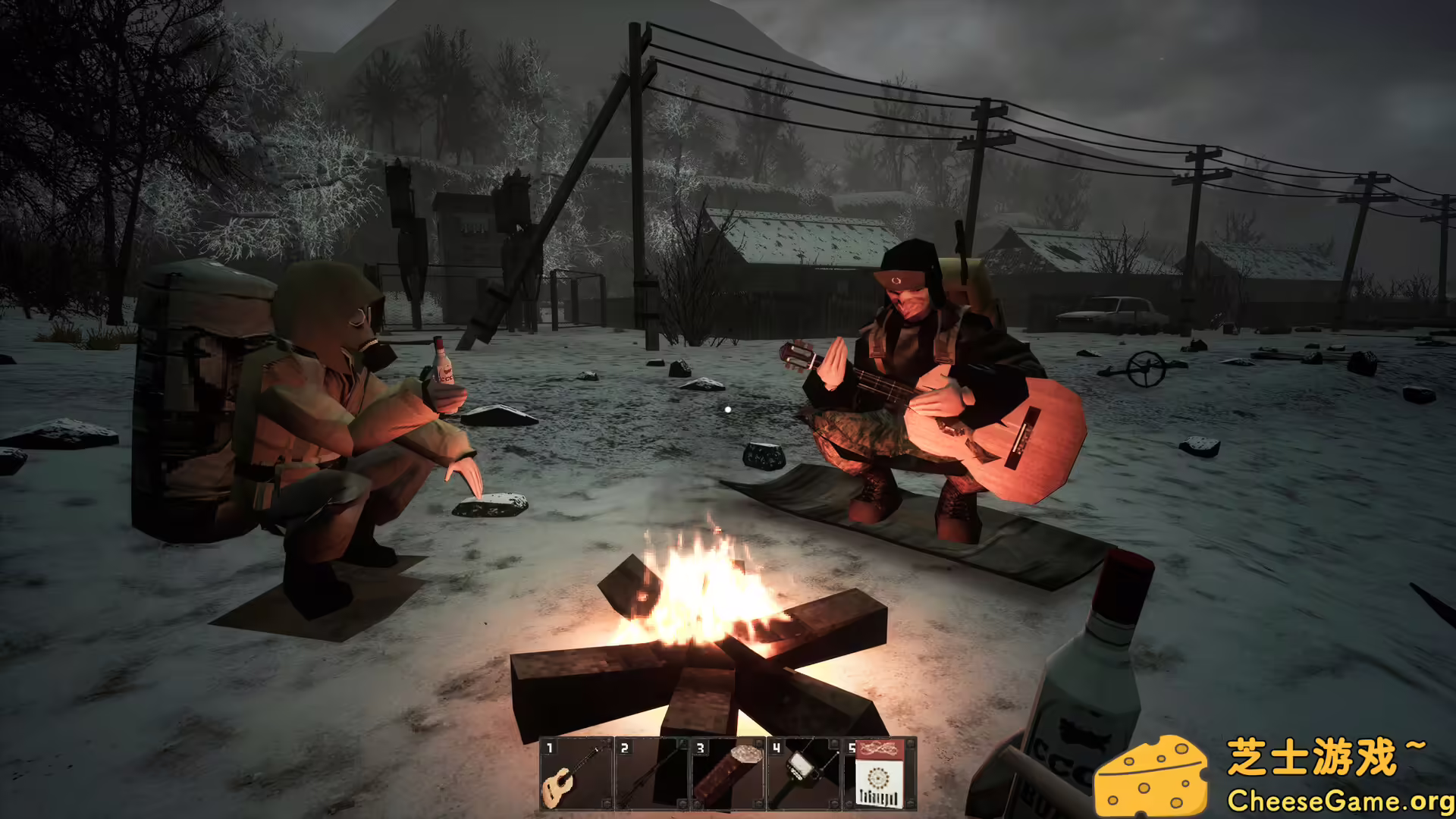The height and width of the screenshot is (819, 1456).
Task: Click the white crosshair dot
Action: click(x=727, y=409)
